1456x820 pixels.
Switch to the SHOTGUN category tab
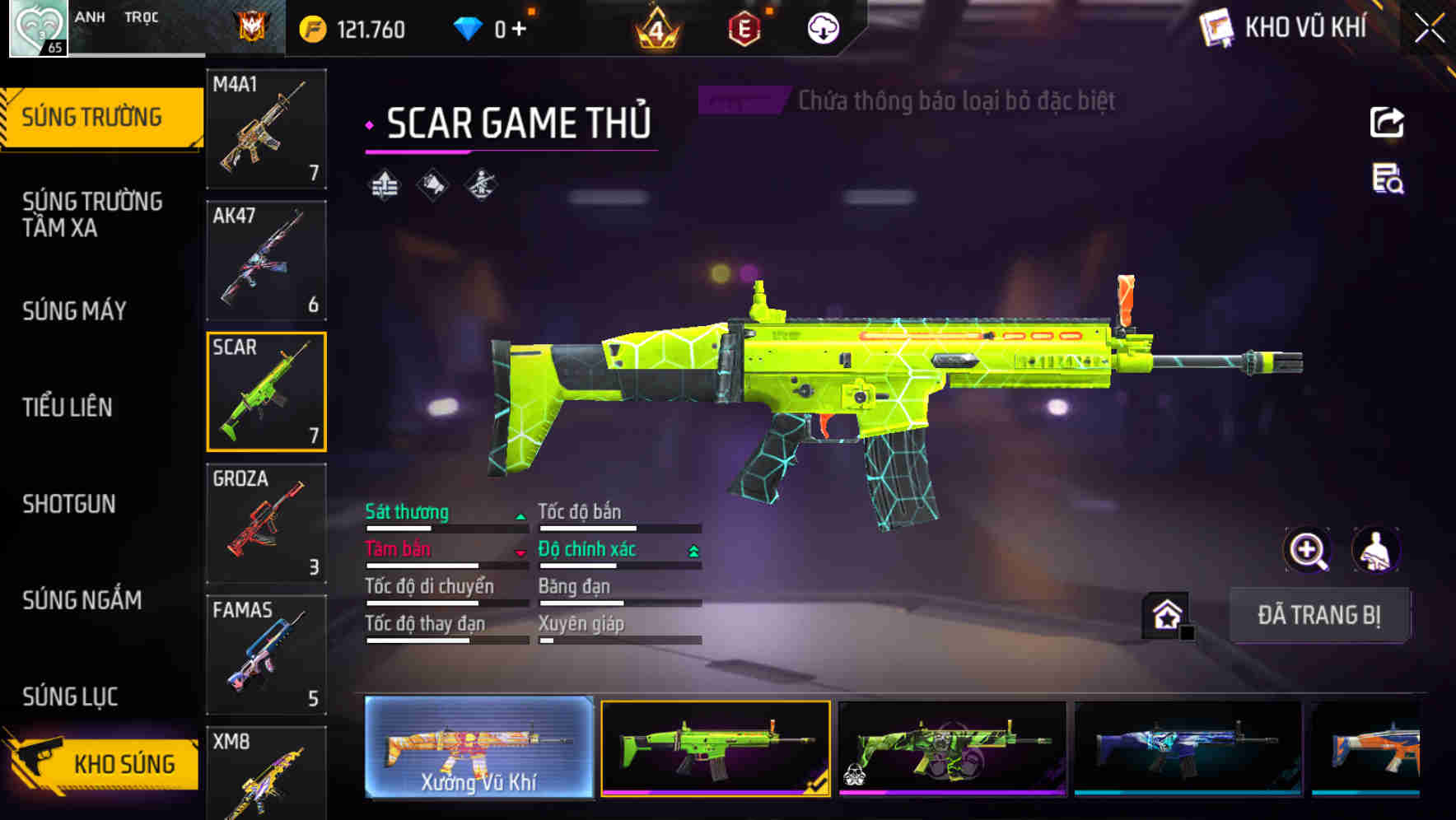point(70,504)
